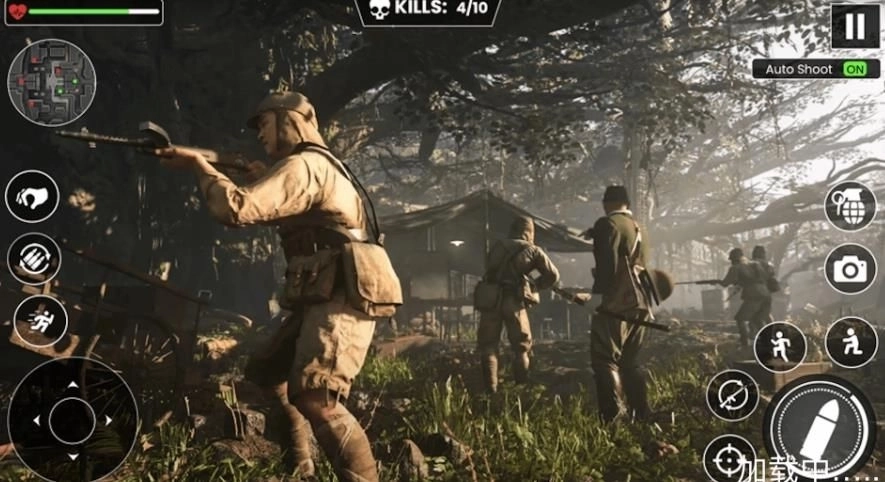Tap the camera icon button
The height and width of the screenshot is (482, 885).
850,268
